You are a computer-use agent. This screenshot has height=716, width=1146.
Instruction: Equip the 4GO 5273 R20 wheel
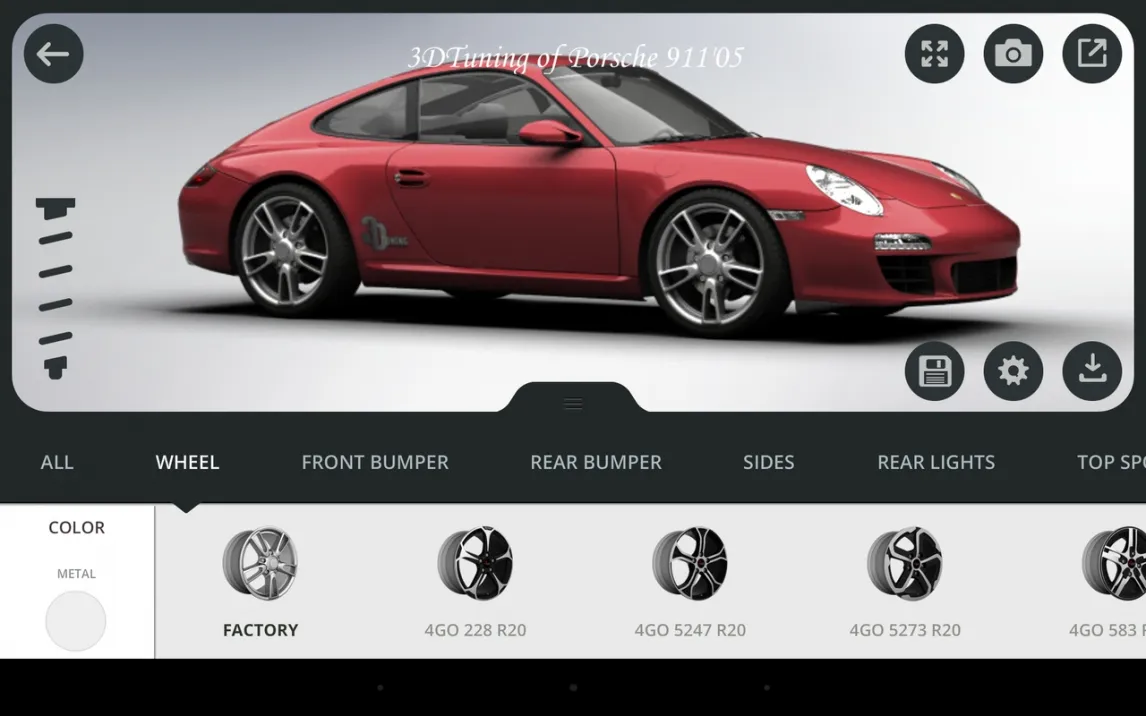[x=905, y=582]
